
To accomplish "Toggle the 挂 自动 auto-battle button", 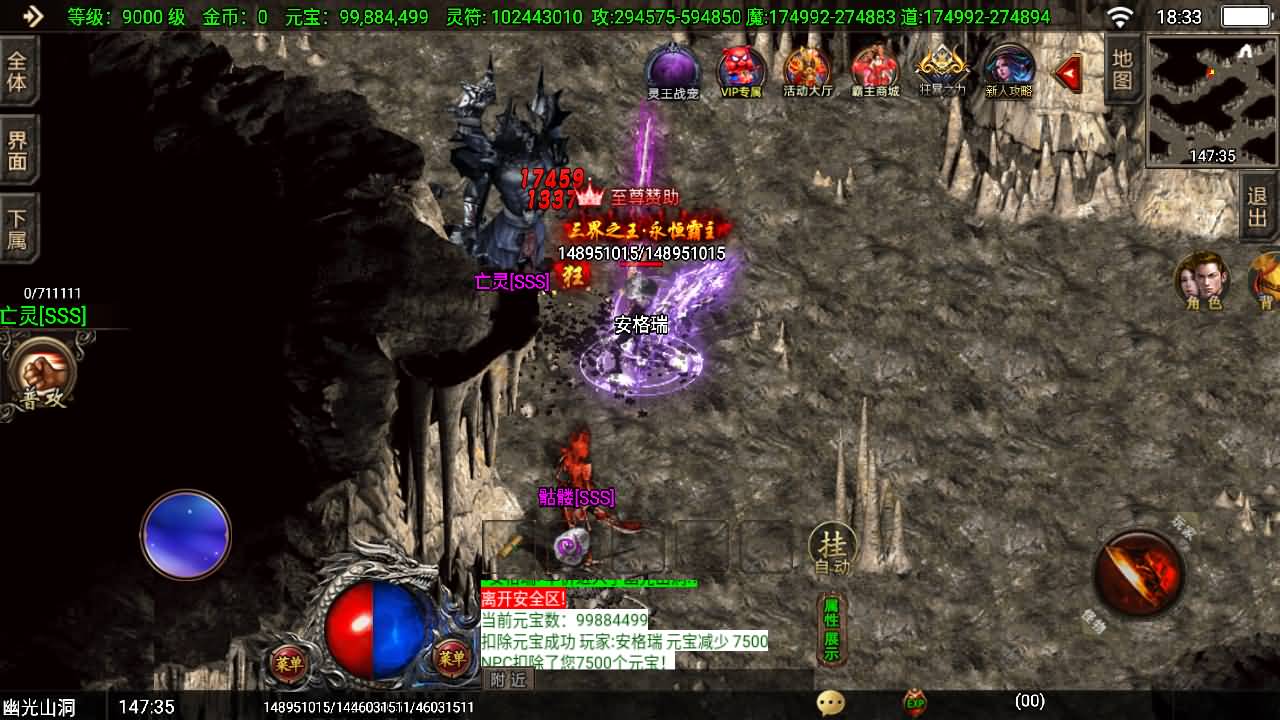I will pos(832,548).
